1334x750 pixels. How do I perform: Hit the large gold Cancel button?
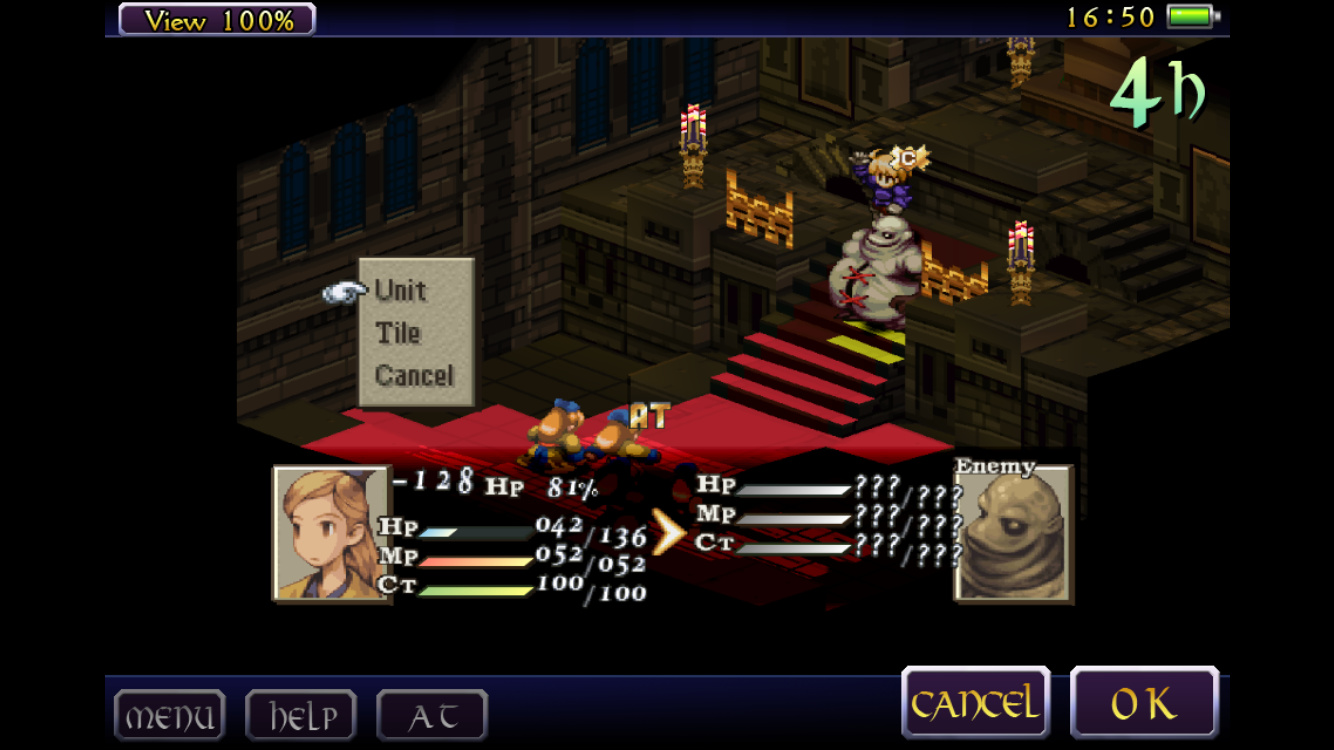tap(975, 704)
